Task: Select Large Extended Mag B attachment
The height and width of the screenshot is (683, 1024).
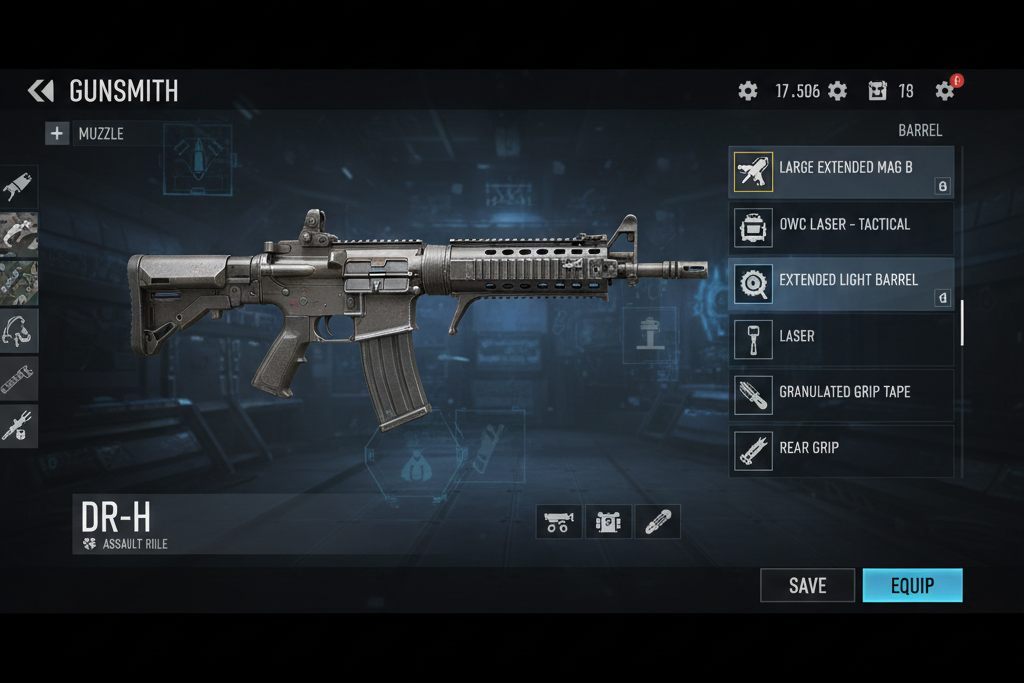Action: 842,169
